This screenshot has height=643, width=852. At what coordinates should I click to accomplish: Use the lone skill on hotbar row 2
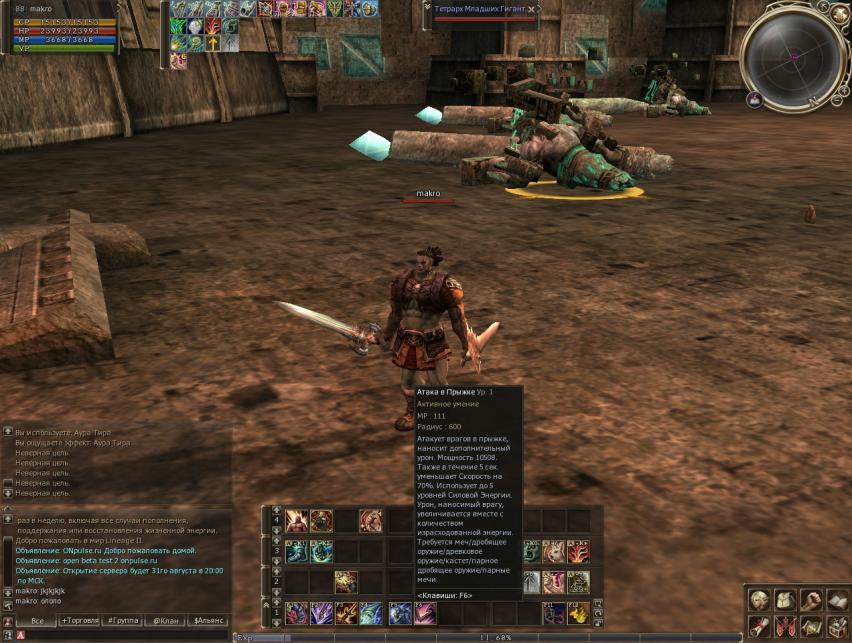346,582
